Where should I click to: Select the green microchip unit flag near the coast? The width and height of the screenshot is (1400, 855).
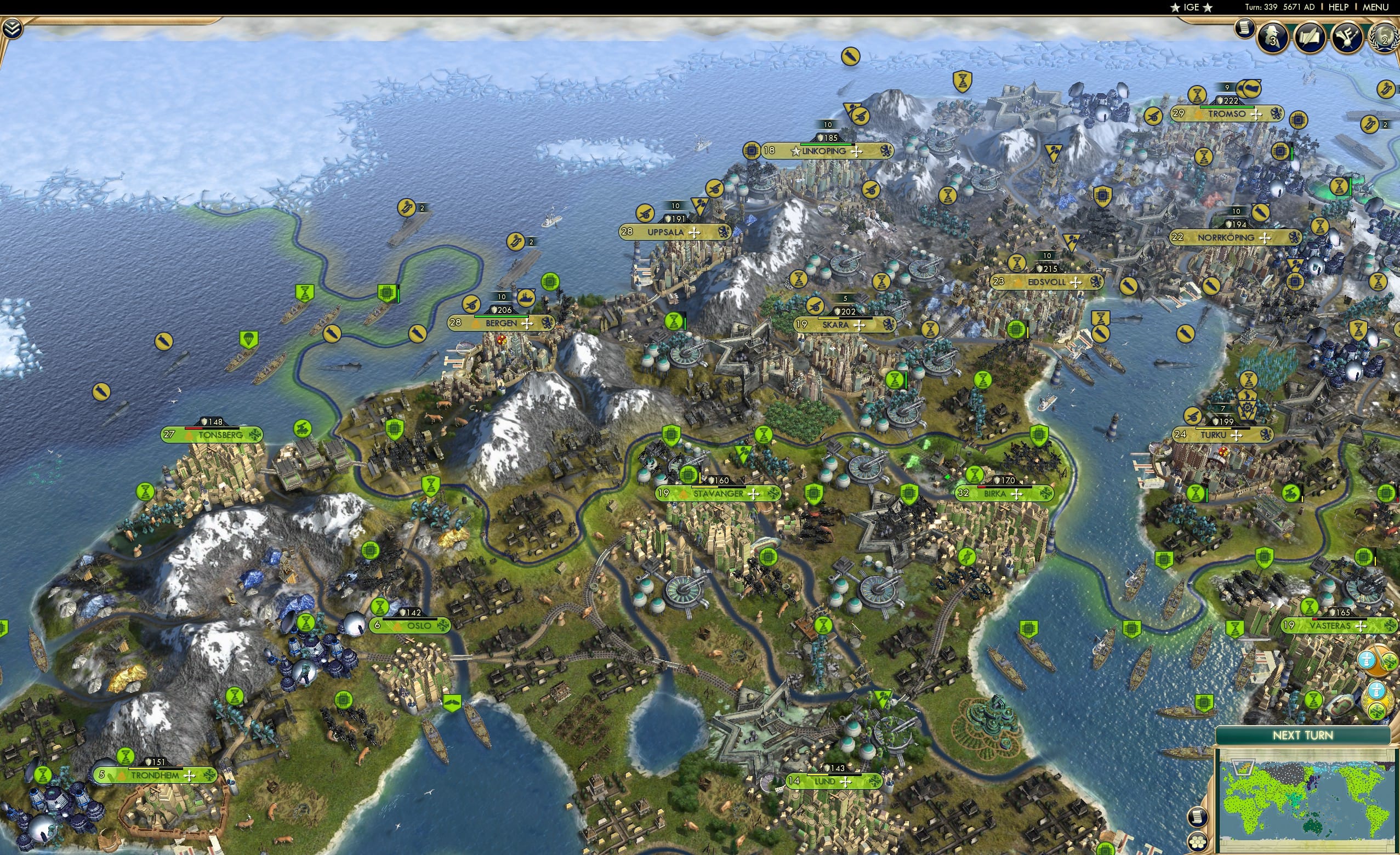point(387,292)
